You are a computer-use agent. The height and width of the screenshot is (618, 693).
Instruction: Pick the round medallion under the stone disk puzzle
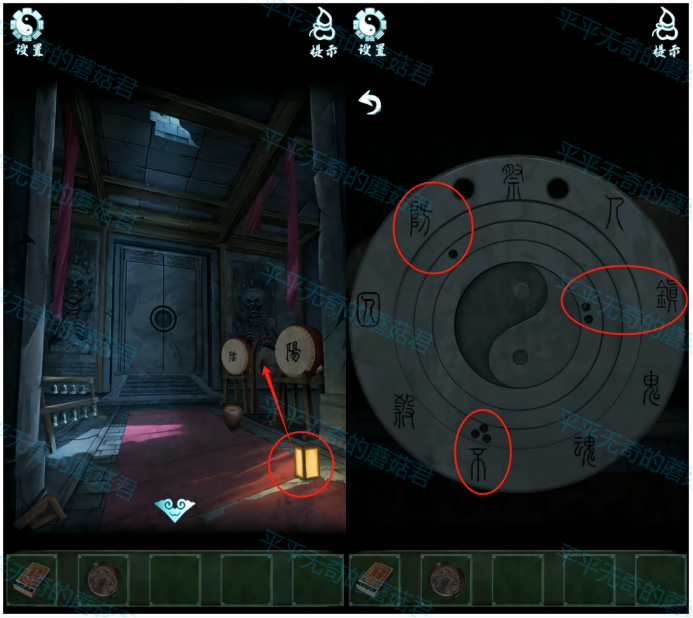click(445, 579)
